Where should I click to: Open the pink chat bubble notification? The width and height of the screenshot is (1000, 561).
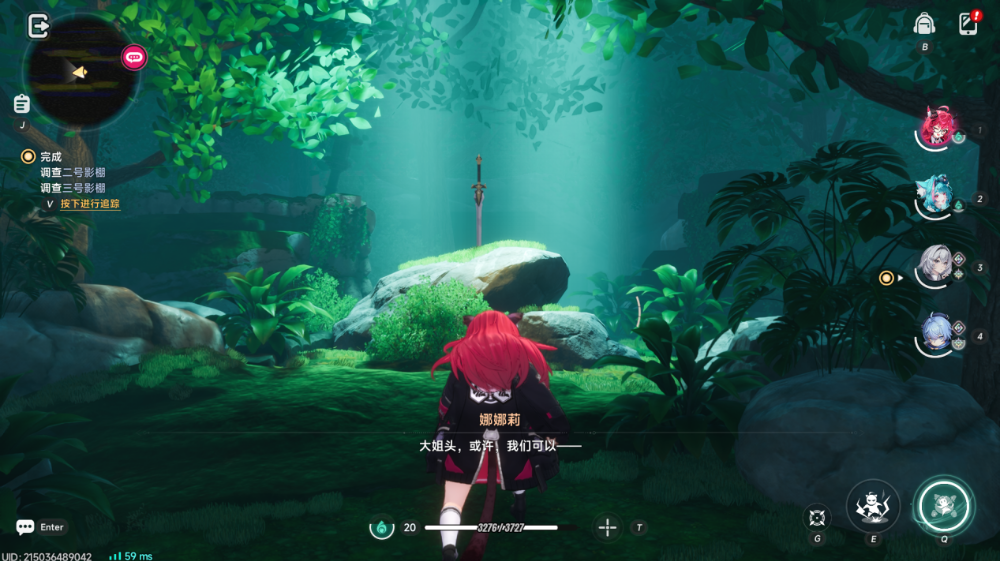(134, 57)
